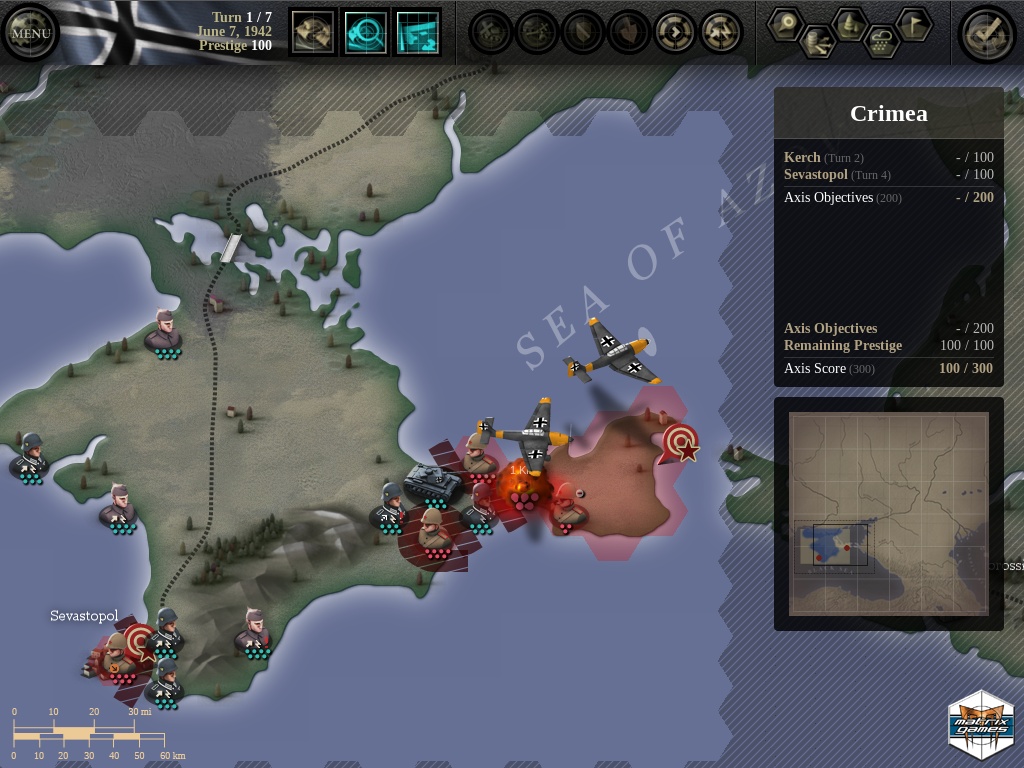This screenshot has height=768, width=1024.
Task: Select the upper Bf 109 fighter plane
Action: pos(613,352)
